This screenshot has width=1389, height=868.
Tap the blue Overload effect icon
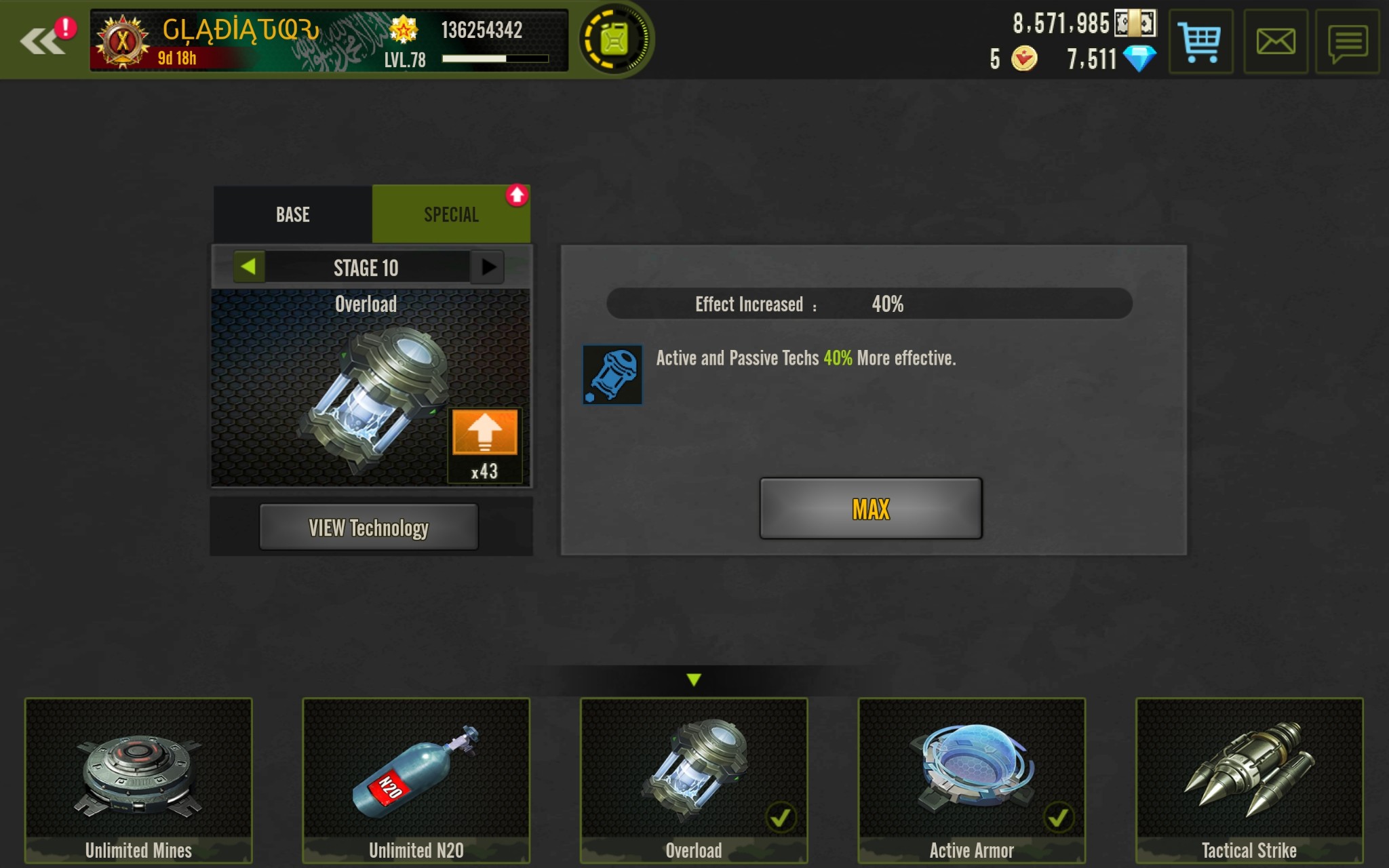click(612, 374)
